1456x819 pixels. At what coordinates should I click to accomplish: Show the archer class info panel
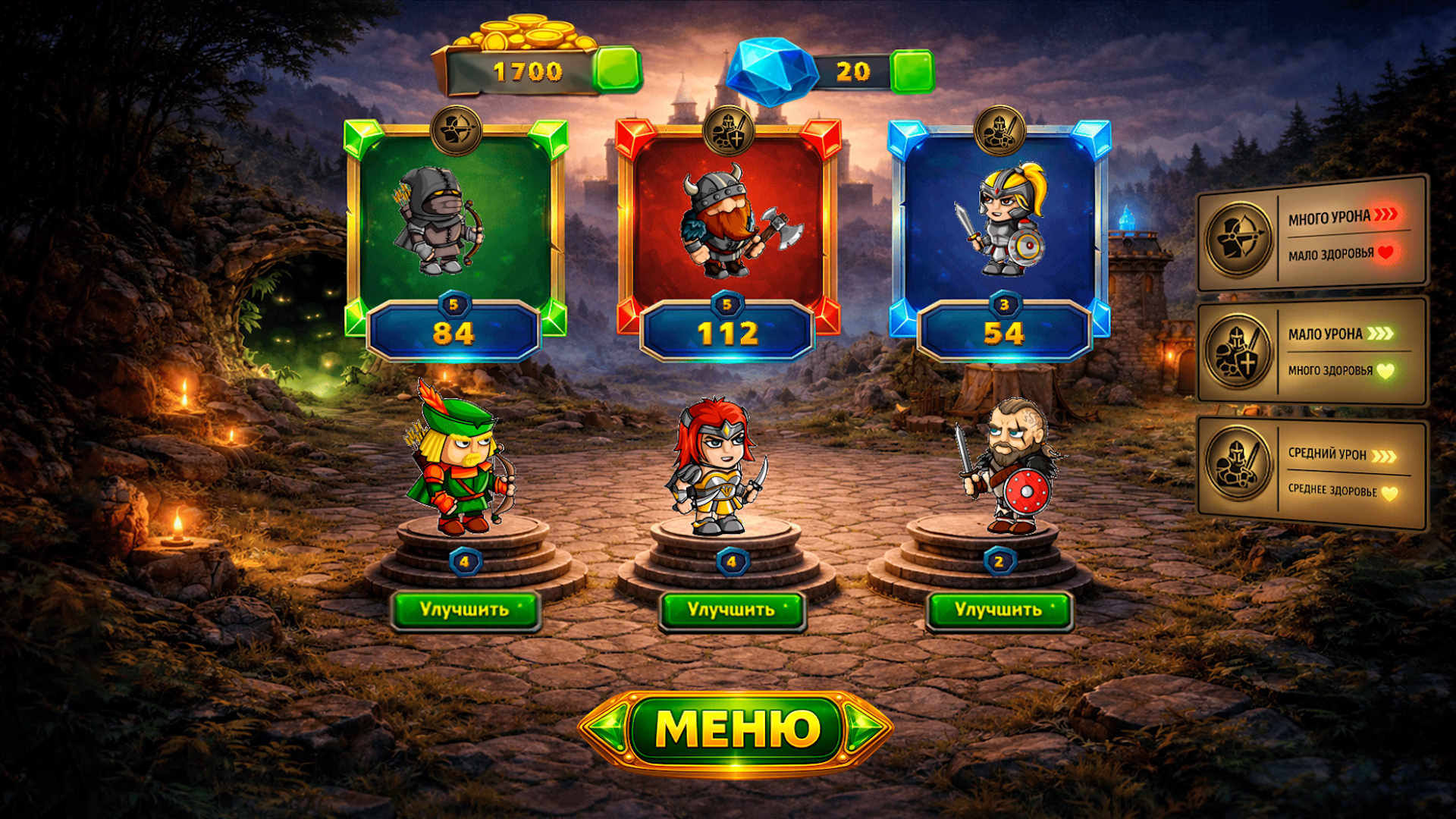coord(1312,235)
